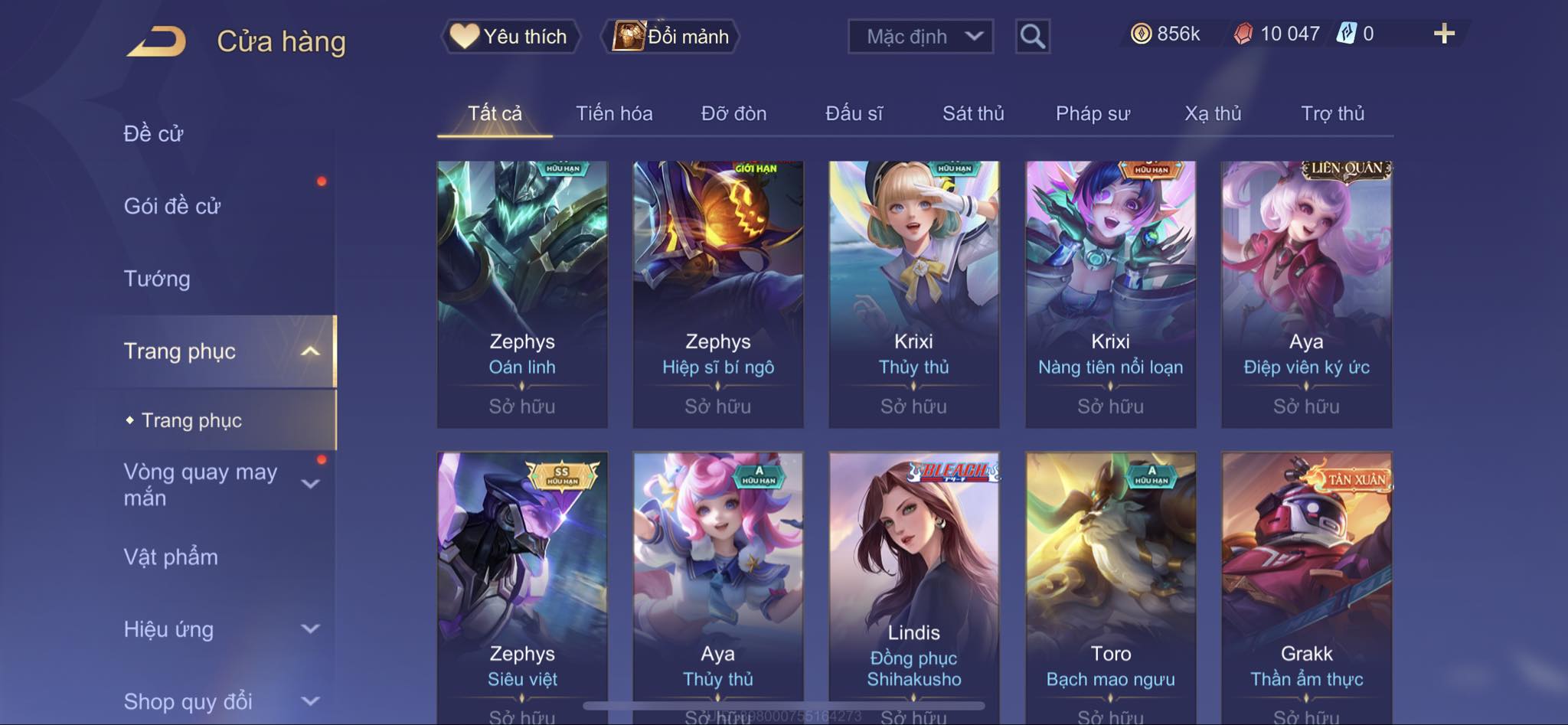1568x725 pixels.
Task: Select the Aya Điệp viên ký ức card
Action: 1306,294
